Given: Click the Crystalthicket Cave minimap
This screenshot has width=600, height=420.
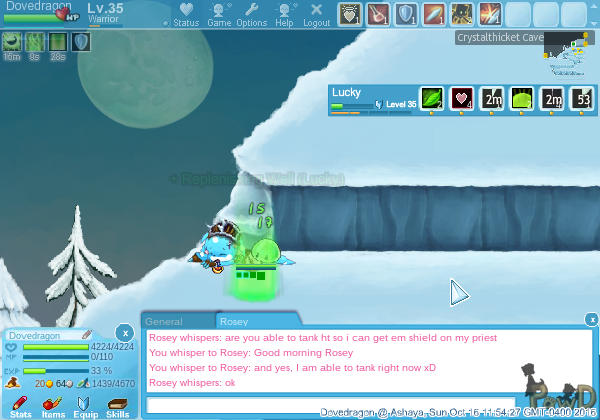Looking at the screenshot, I should (565, 57).
